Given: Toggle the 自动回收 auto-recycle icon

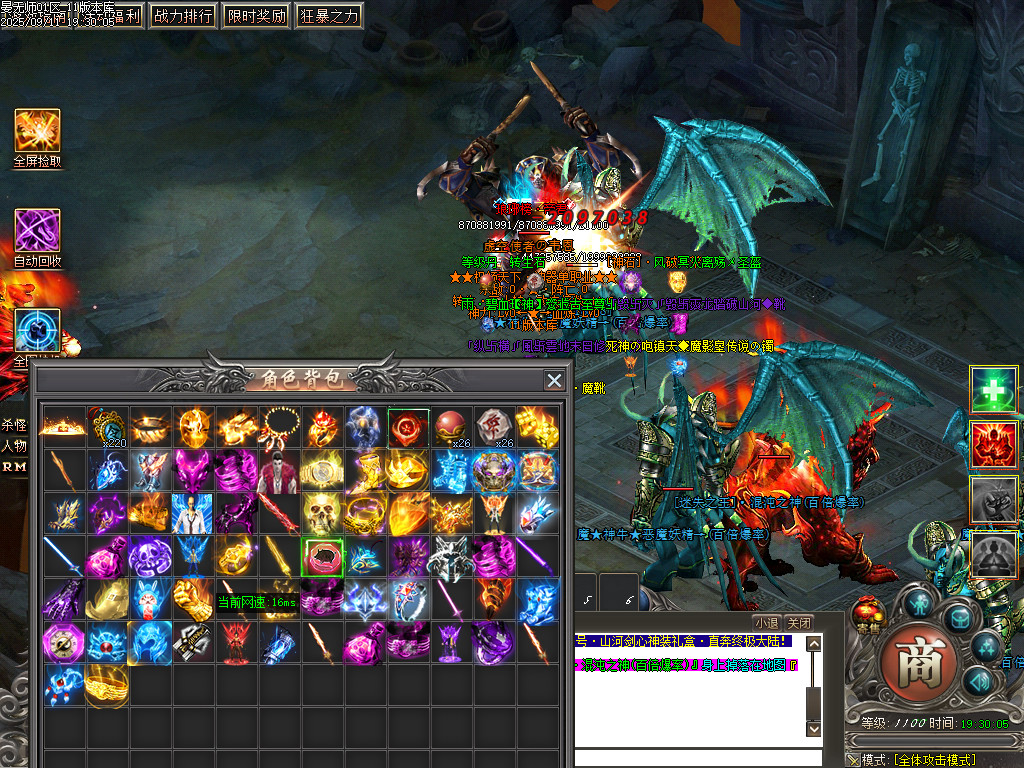Looking at the screenshot, I should click(x=37, y=231).
